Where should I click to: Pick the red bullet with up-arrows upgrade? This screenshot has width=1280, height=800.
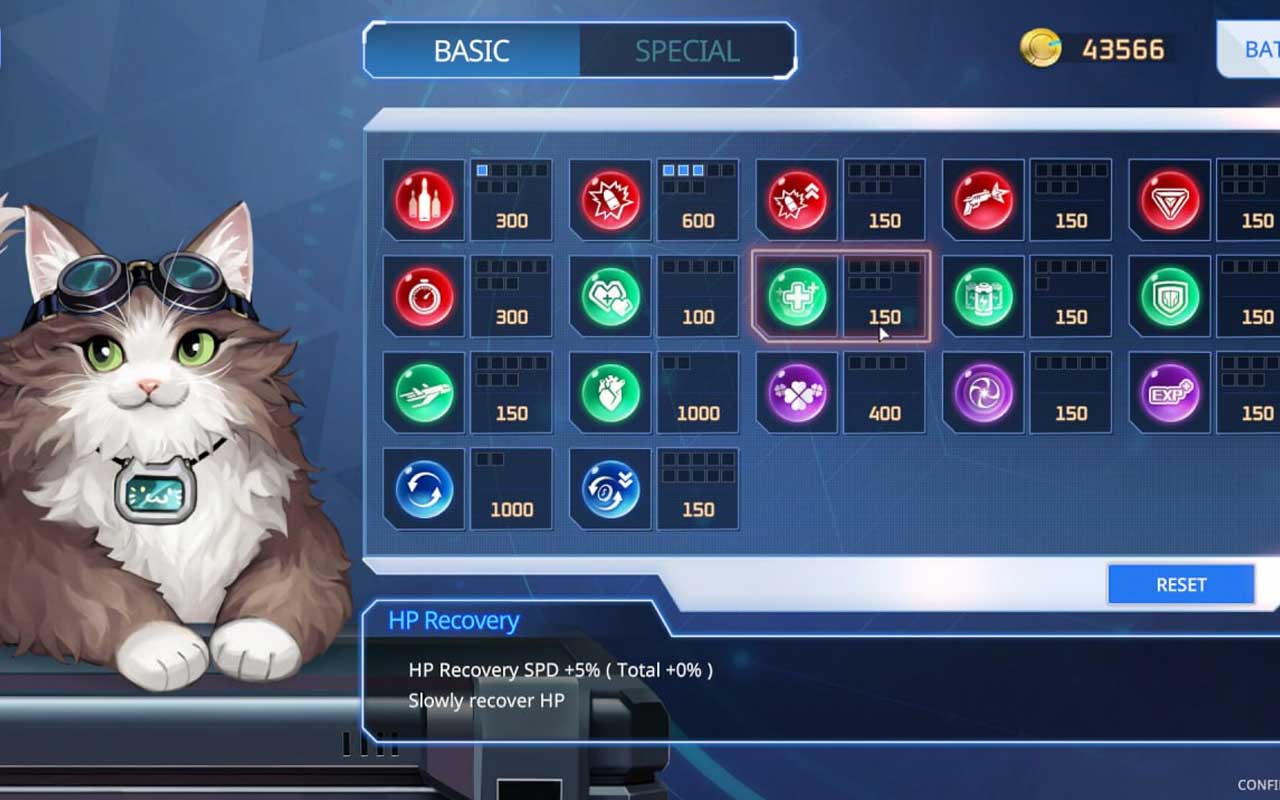point(797,201)
